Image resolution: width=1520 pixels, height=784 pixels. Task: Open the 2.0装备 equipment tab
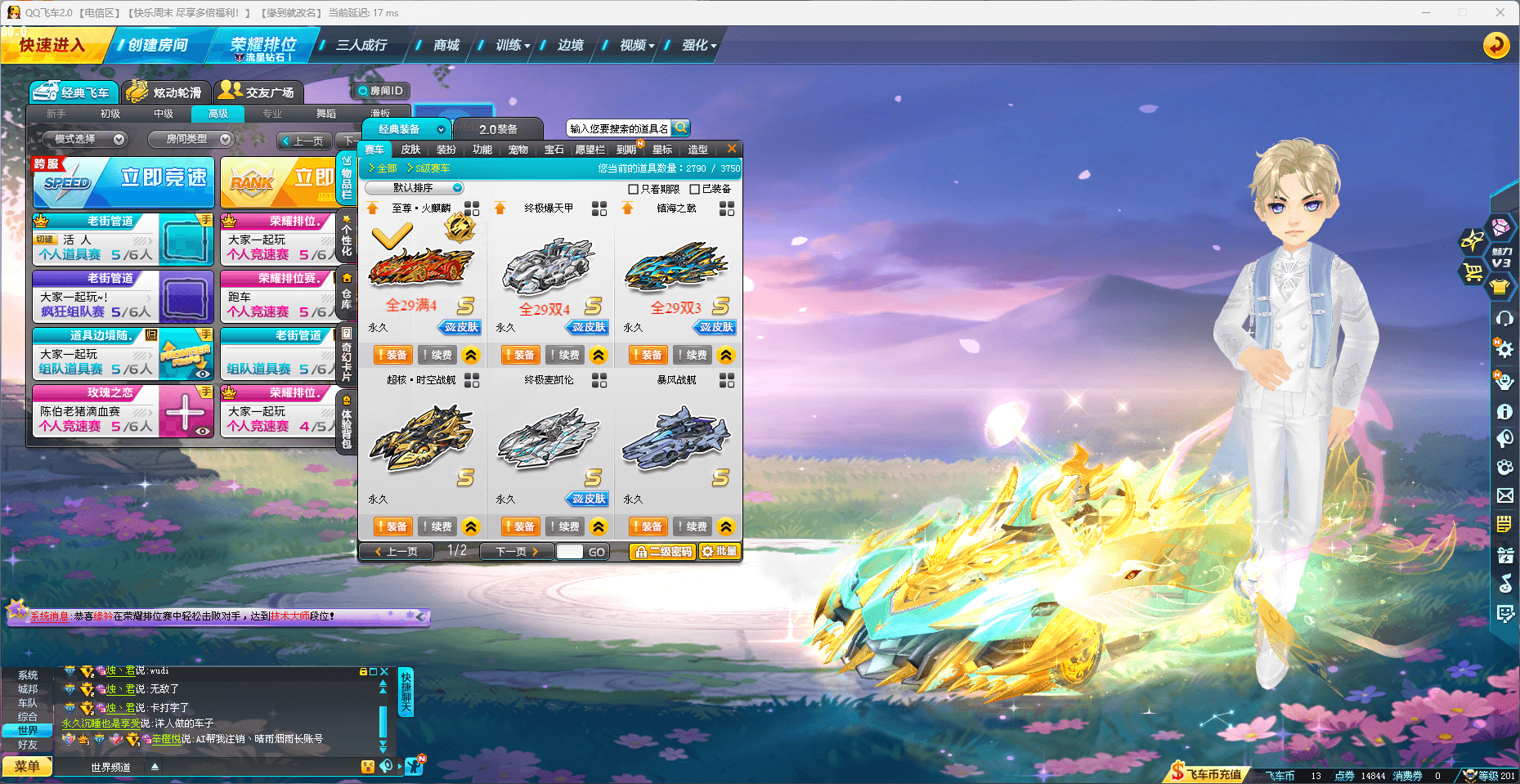pos(498,129)
